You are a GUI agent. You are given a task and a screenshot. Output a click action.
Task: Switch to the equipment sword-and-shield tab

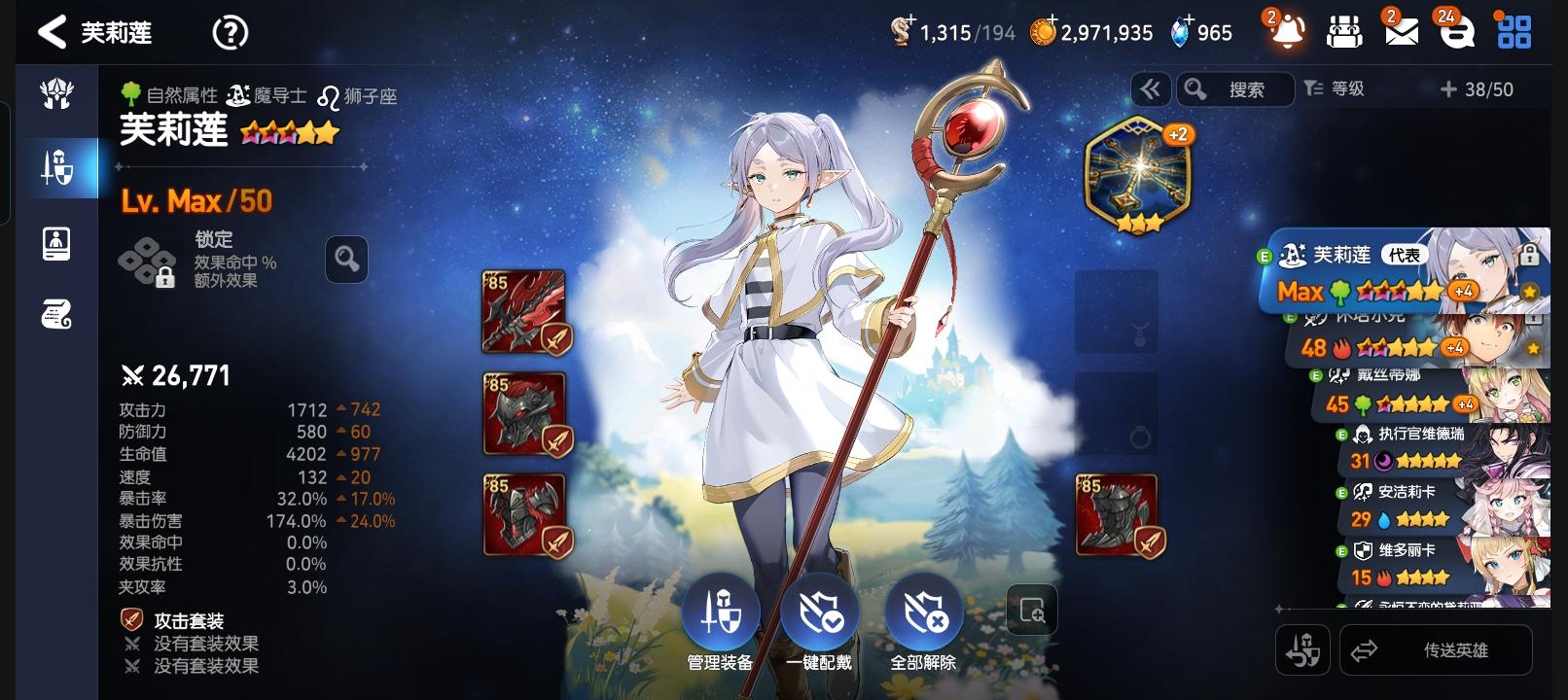[58, 165]
